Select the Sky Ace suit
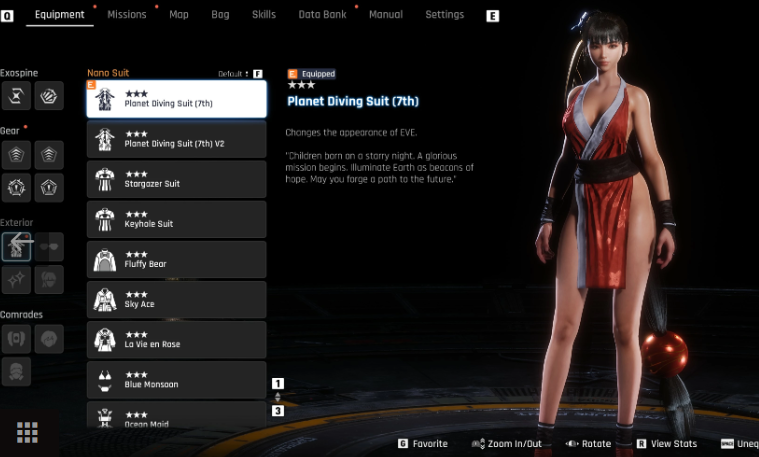Screen dimensions: 759x457 pyautogui.click(x=177, y=299)
